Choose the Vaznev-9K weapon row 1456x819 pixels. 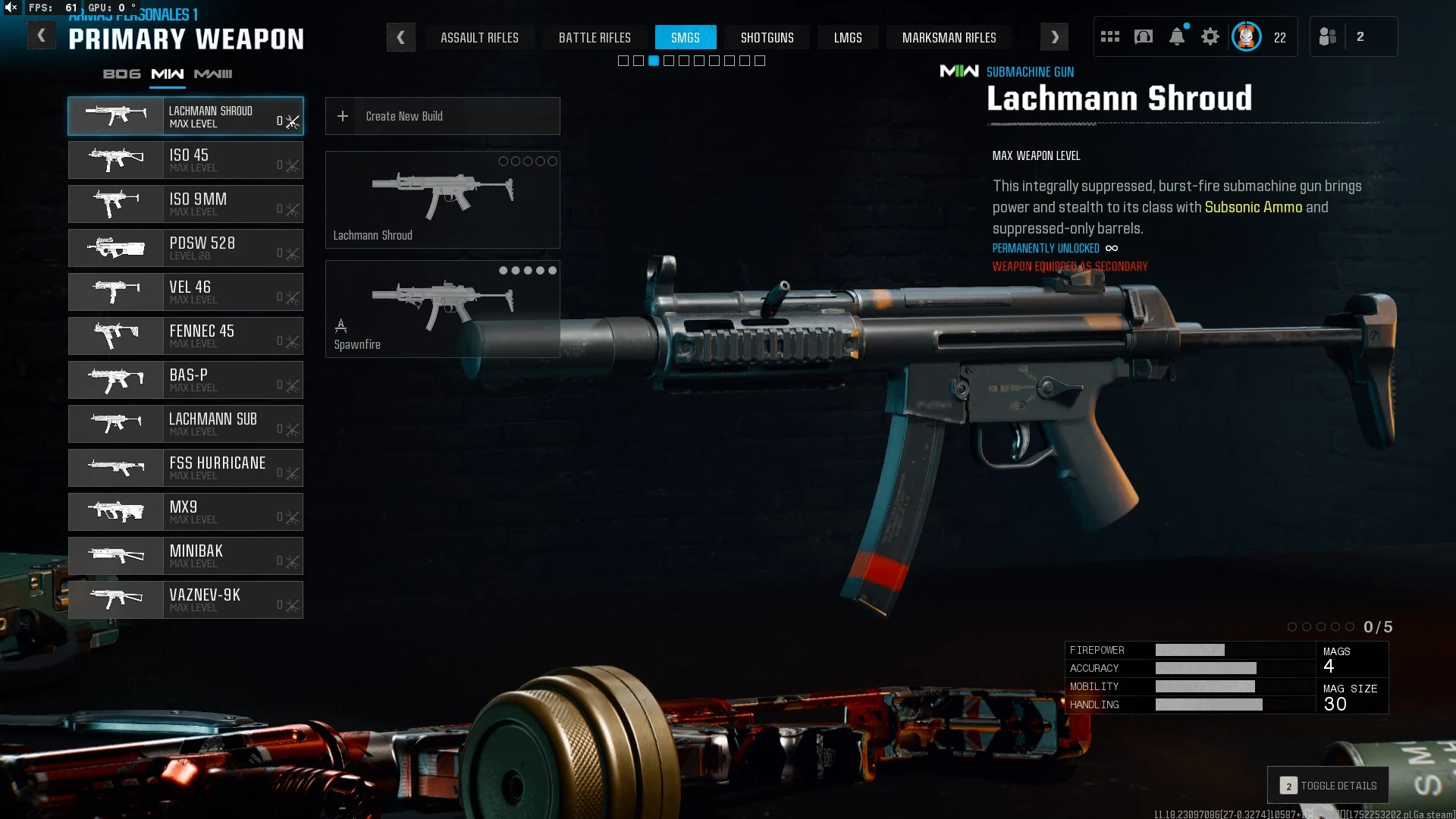(x=186, y=600)
